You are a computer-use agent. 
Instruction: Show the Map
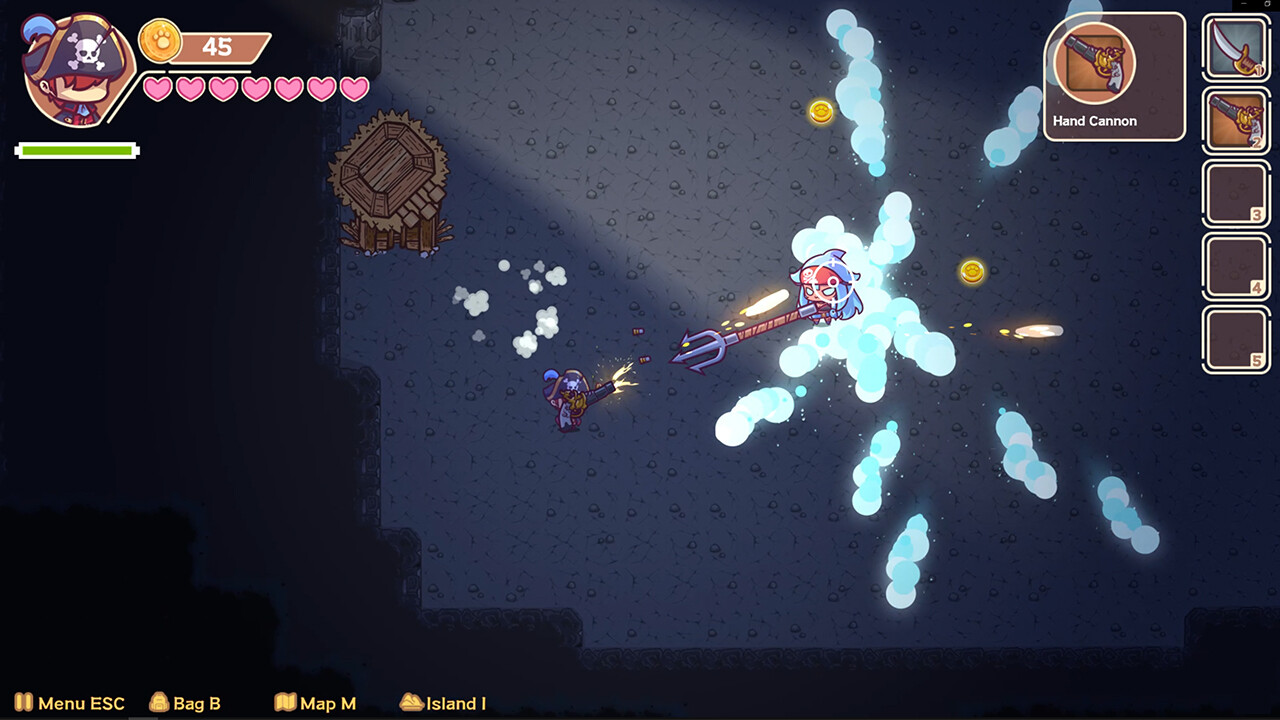[x=315, y=703]
